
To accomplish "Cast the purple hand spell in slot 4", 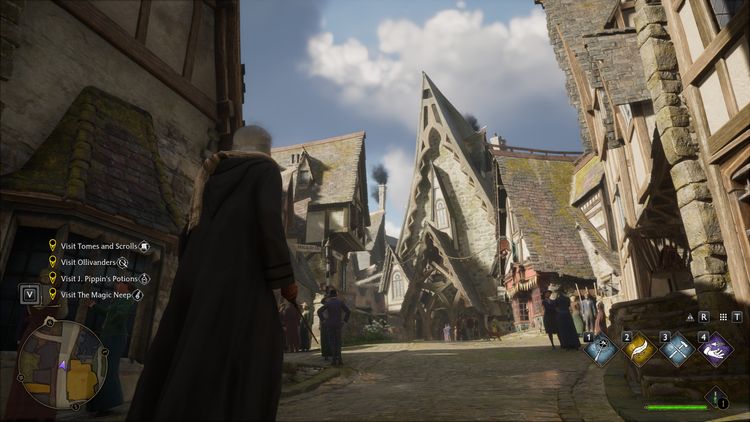I will pyautogui.click(x=714, y=349).
